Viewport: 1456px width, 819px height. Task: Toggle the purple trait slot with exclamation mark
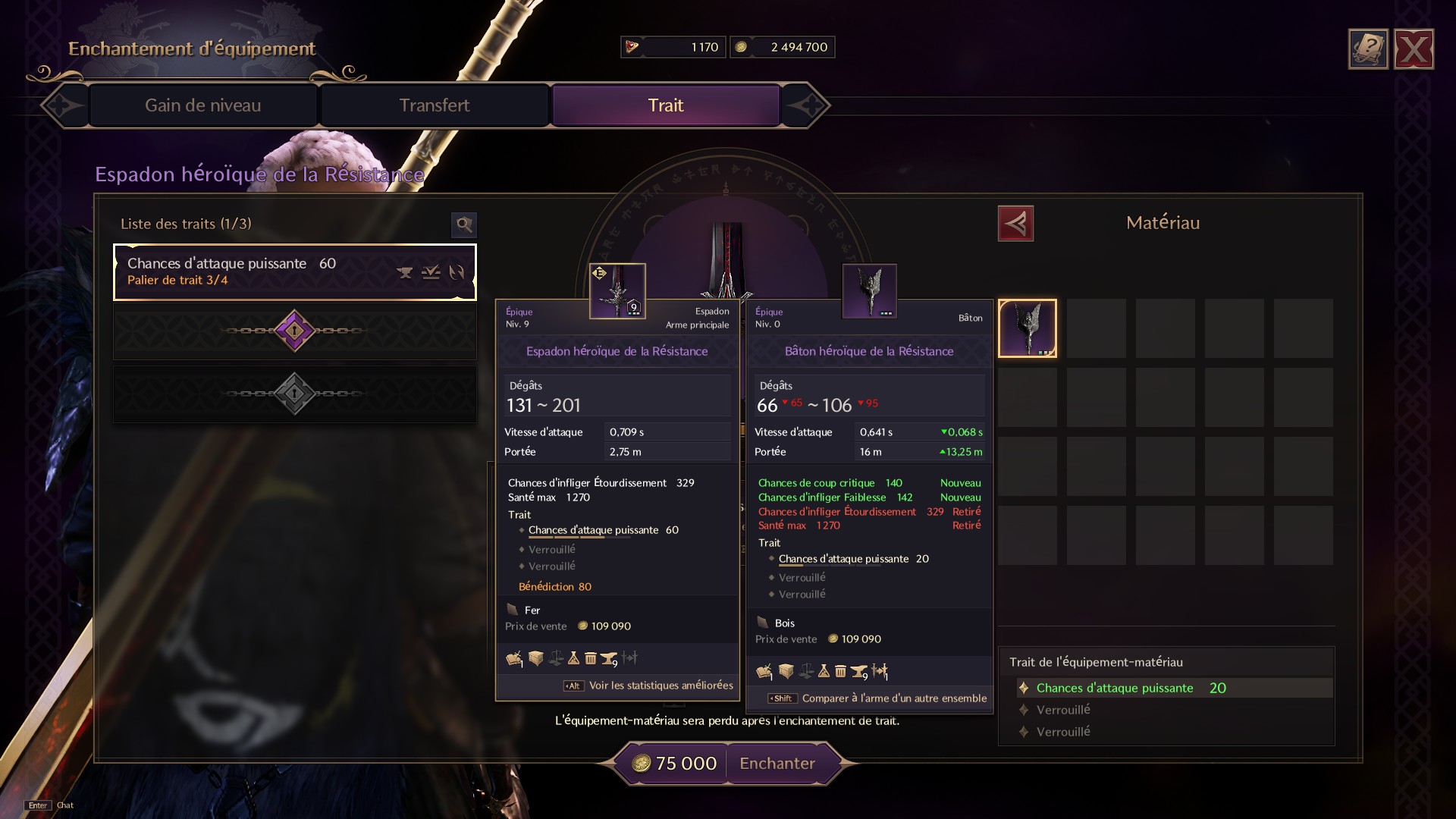tap(294, 331)
